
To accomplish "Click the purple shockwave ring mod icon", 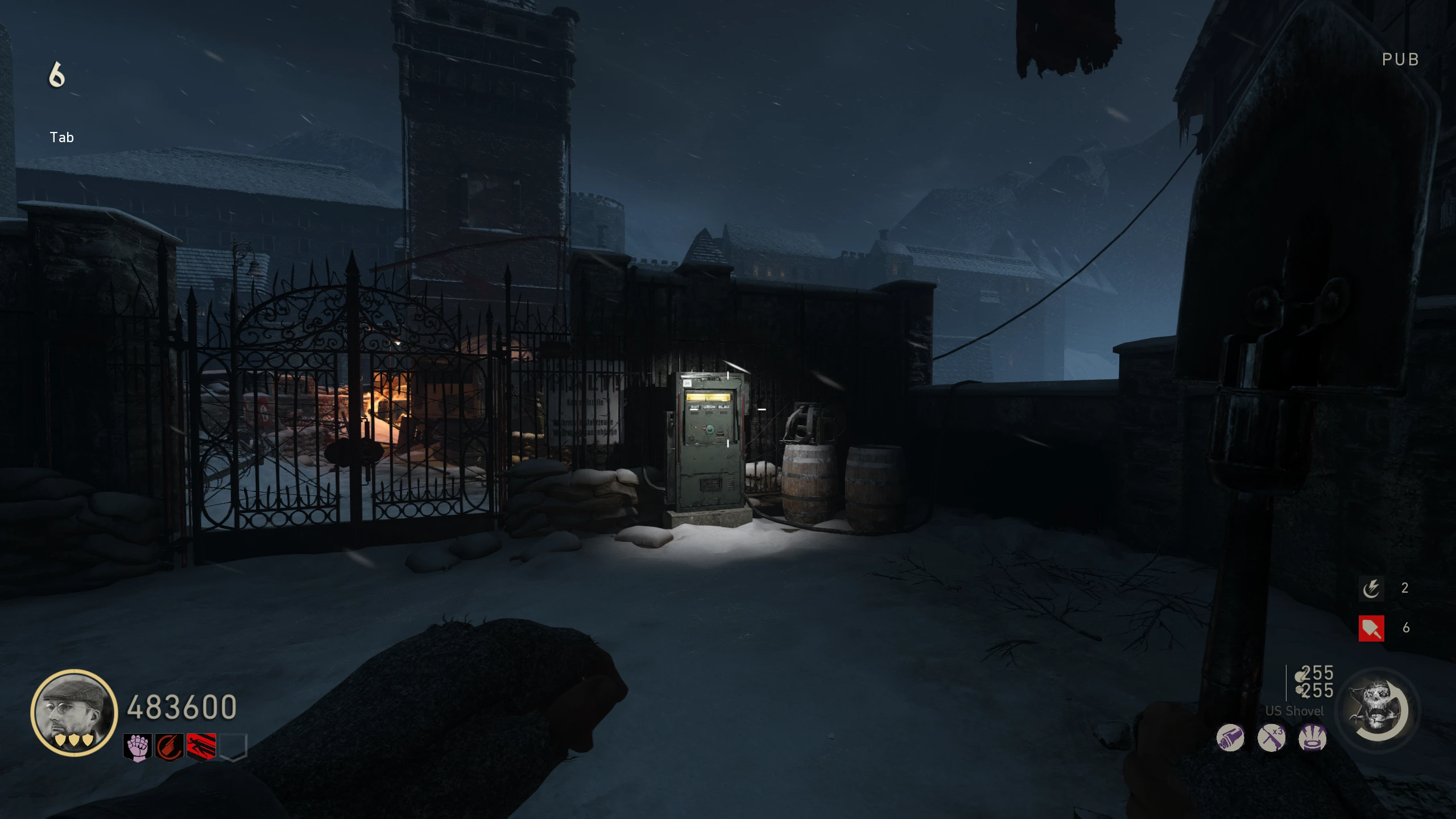I will pyautogui.click(x=1313, y=738).
